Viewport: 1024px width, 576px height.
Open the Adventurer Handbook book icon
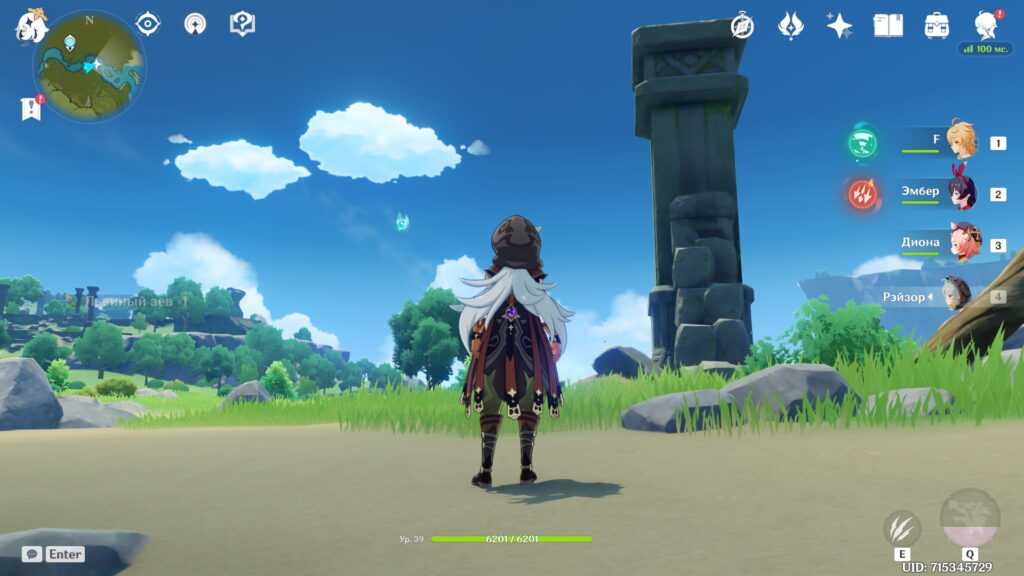[888, 26]
